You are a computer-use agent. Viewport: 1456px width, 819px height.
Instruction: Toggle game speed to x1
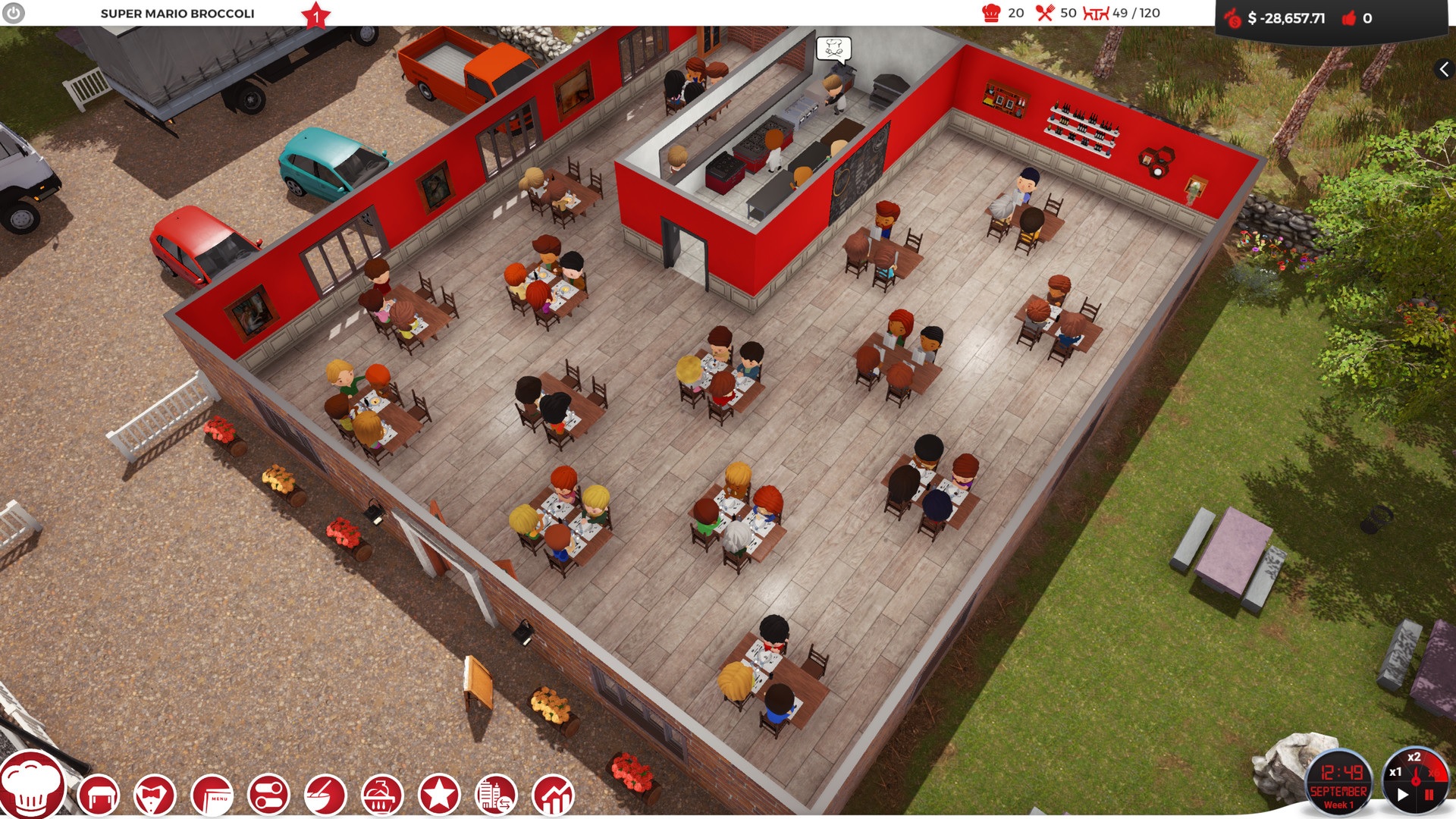point(1395,772)
